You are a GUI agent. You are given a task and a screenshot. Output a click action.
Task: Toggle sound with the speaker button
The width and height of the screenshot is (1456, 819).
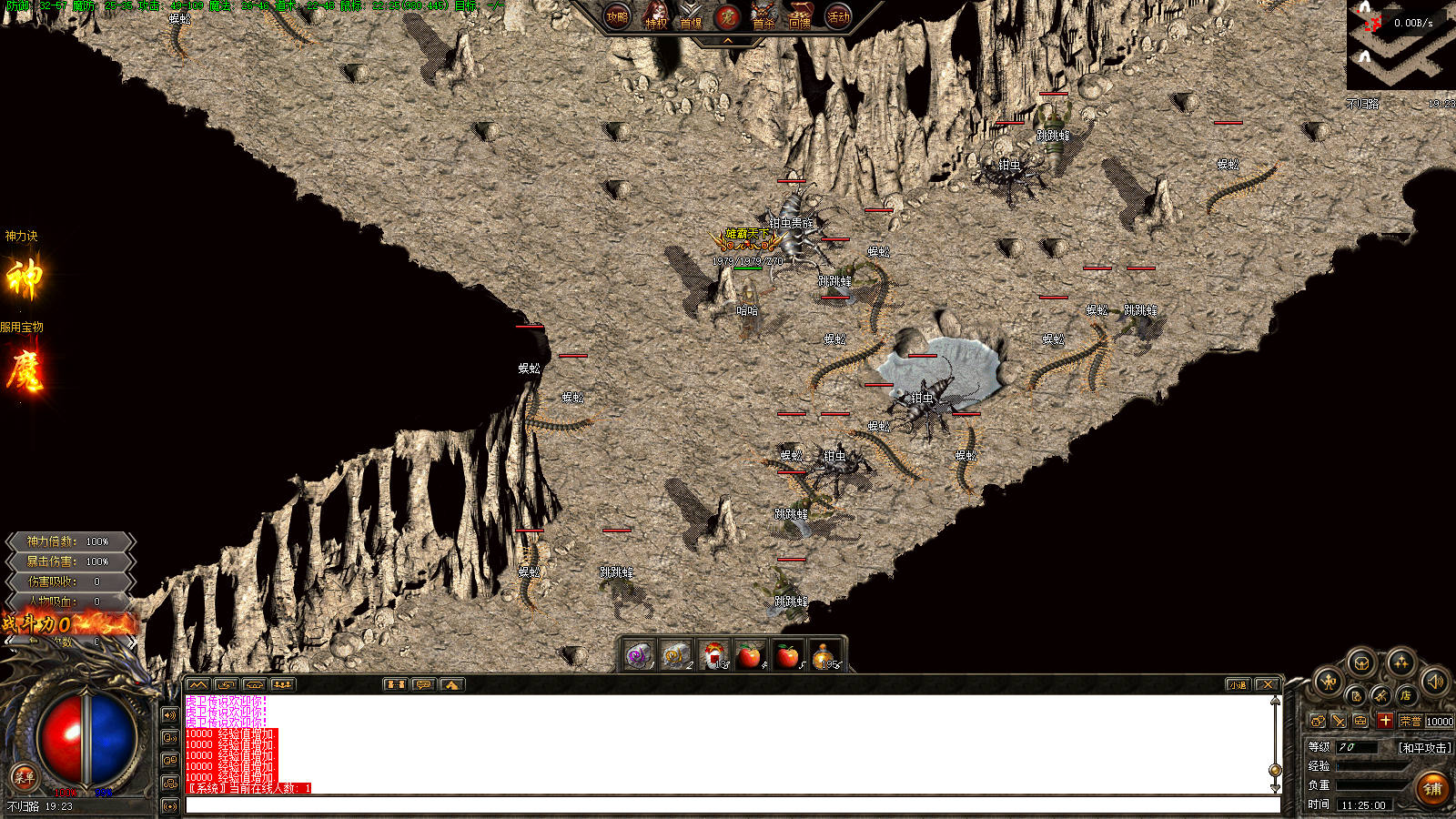[x=1435, y=681]
